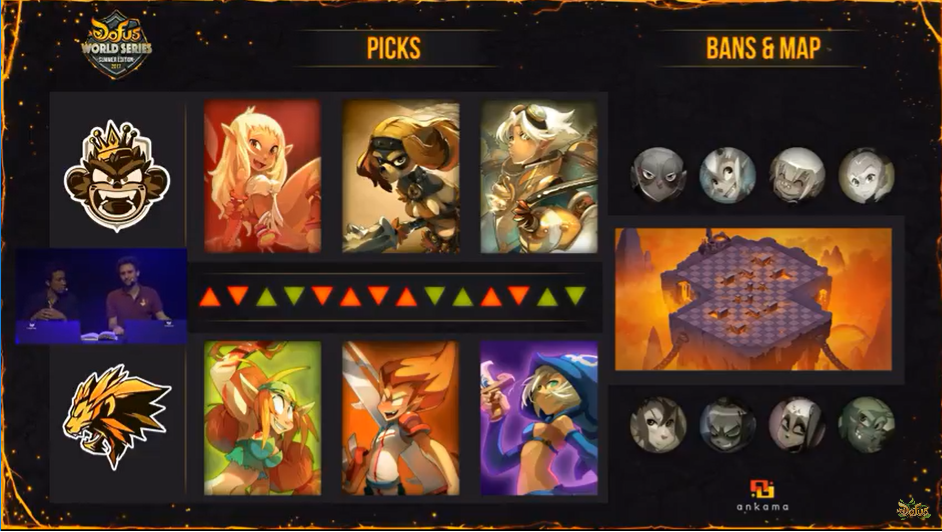
Task: Choose the masked goggle-wearing character pick card
Action: click(400, 176)
